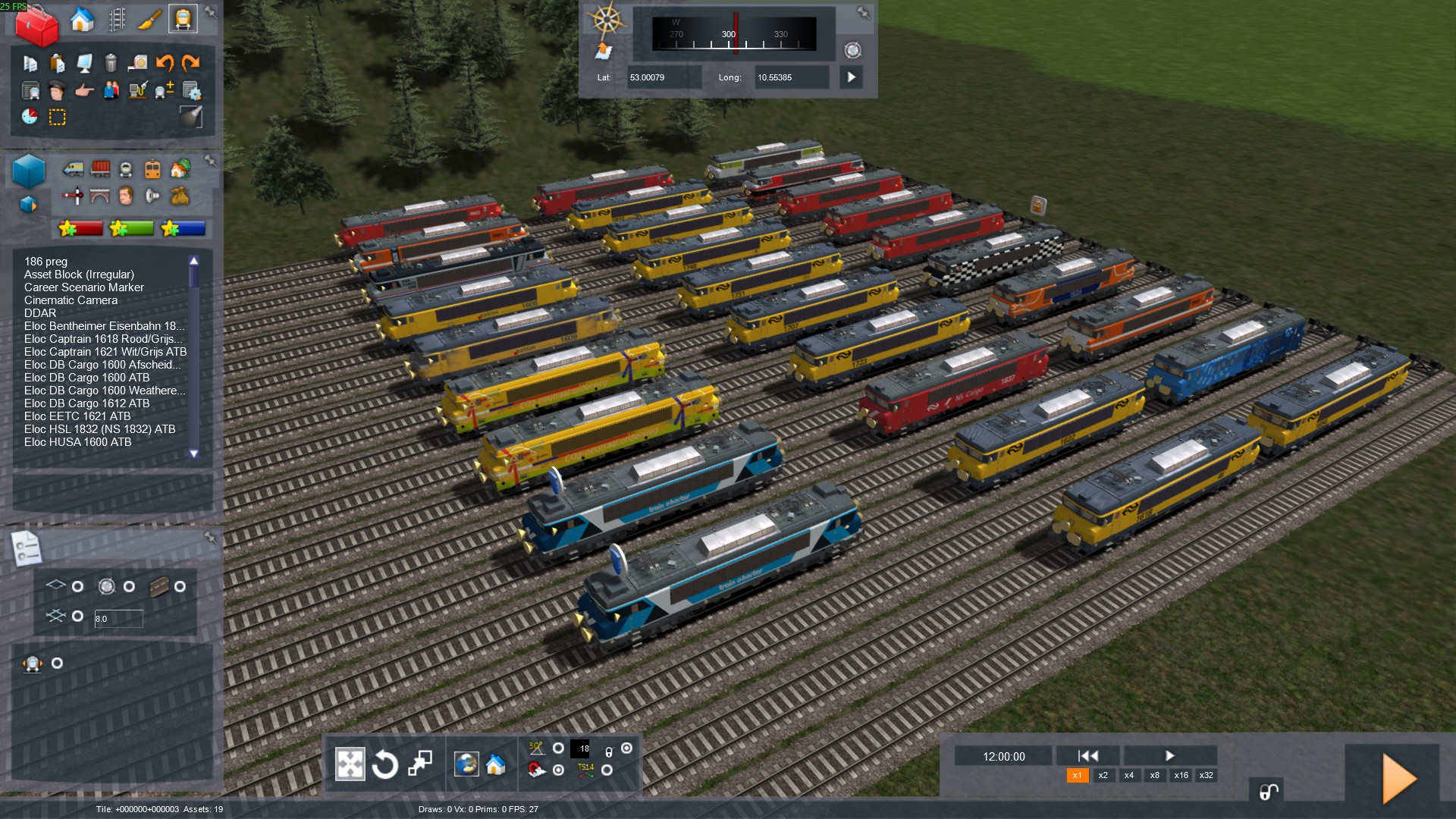This screenshot has height=819, width=1456.
Task: Select the red container wagon category icon
Action: pos(100,168)
